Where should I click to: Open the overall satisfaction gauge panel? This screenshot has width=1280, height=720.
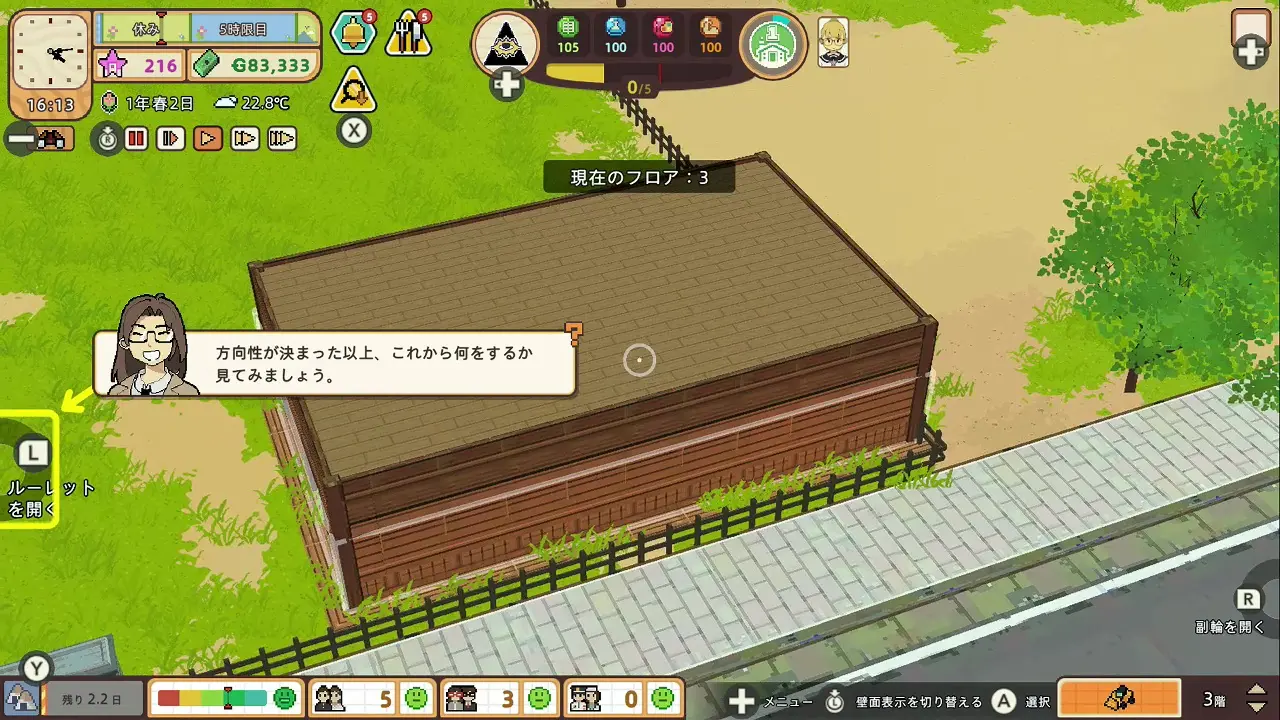[x=225, y=697]
